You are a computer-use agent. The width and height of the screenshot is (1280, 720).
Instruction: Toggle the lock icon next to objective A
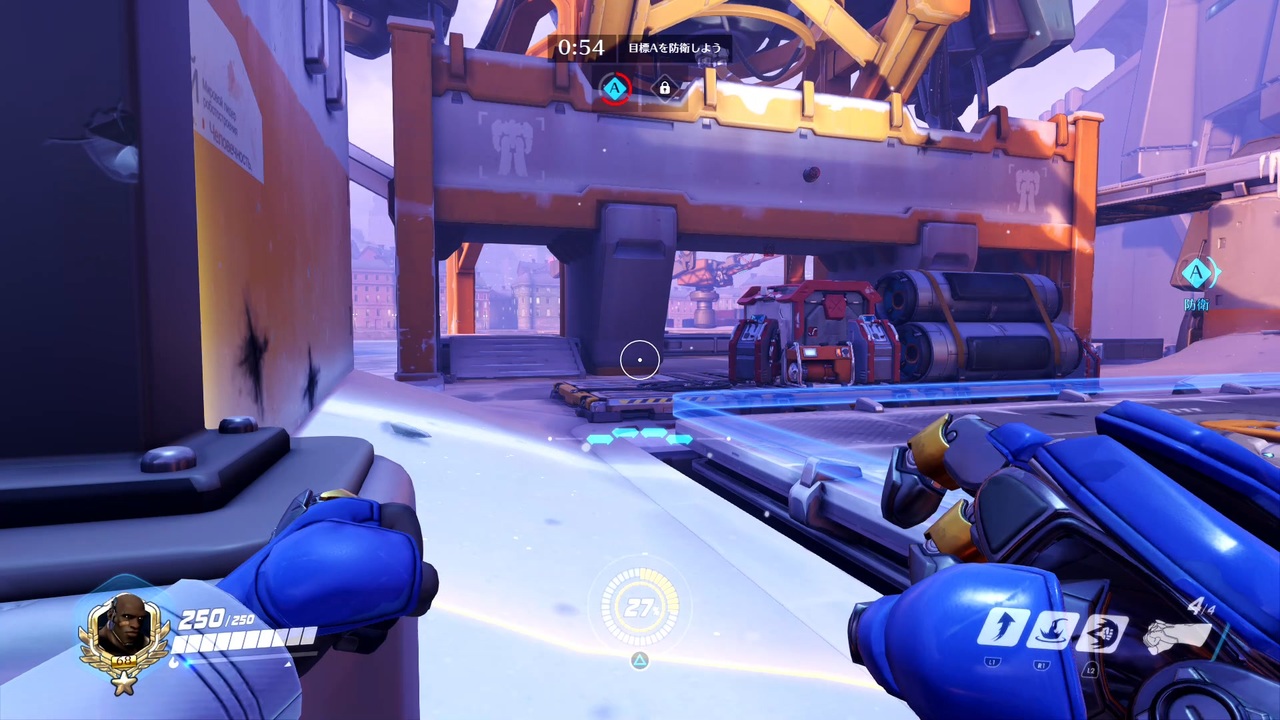point(664,89)
